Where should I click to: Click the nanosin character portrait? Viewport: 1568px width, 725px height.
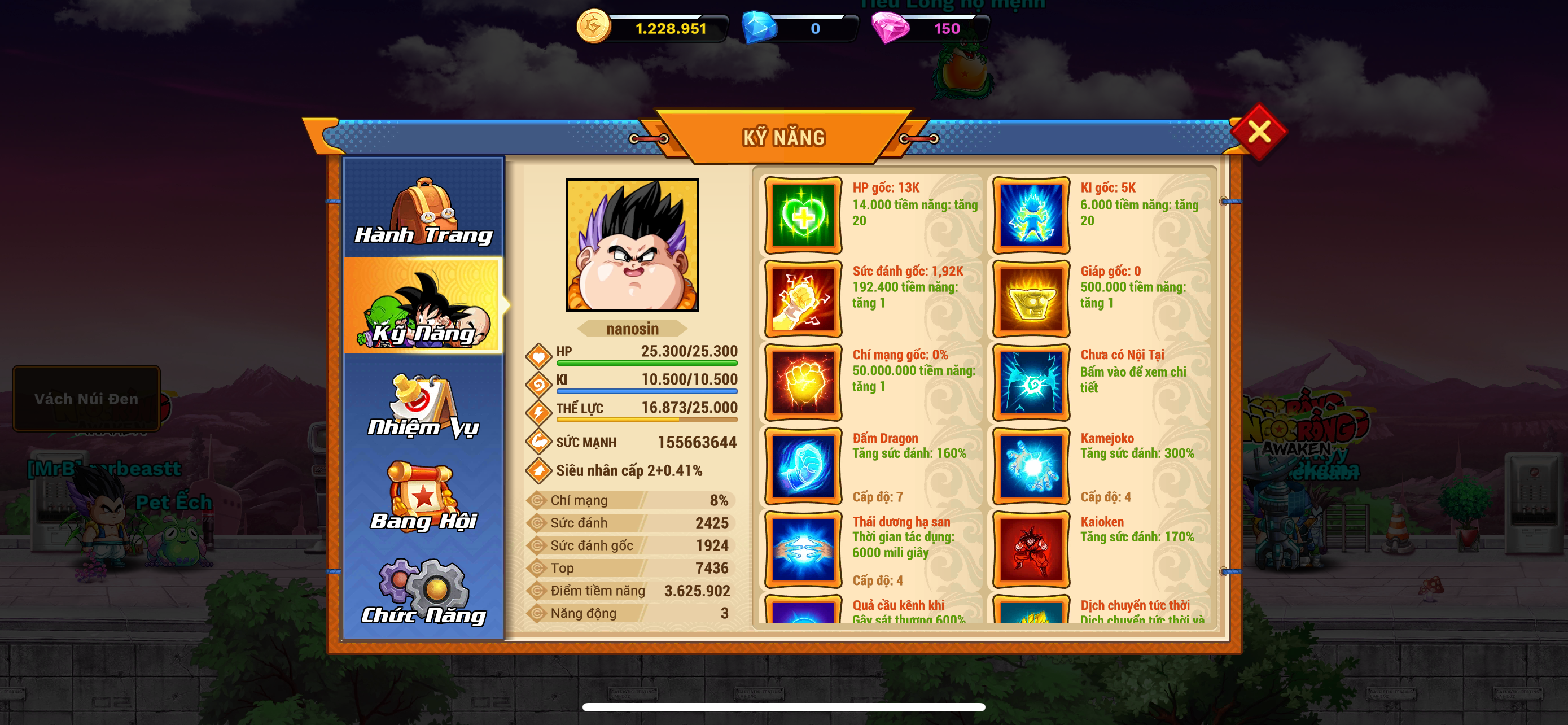632,244
